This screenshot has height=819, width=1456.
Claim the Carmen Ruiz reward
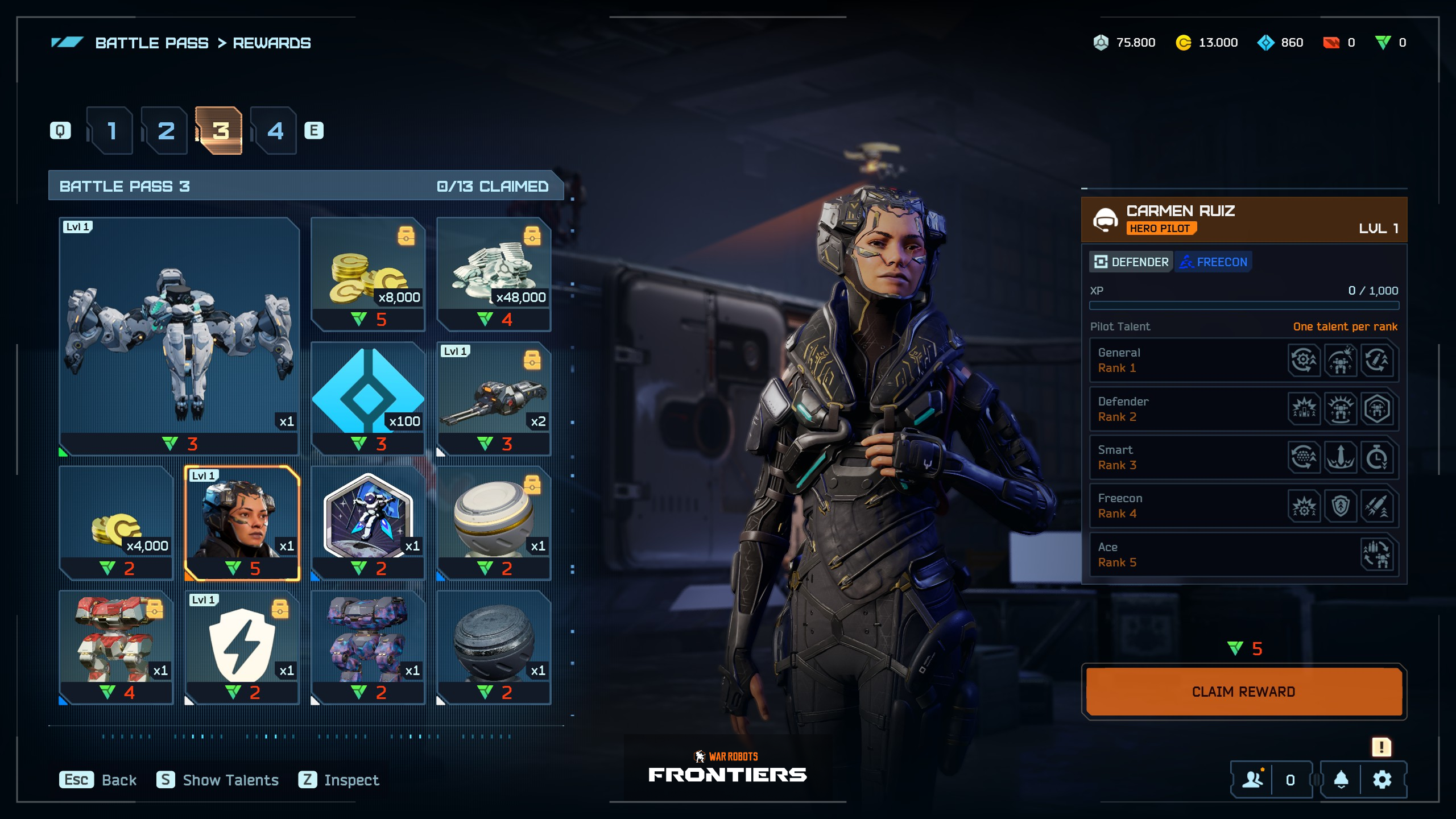click(x=1243, y=692)
